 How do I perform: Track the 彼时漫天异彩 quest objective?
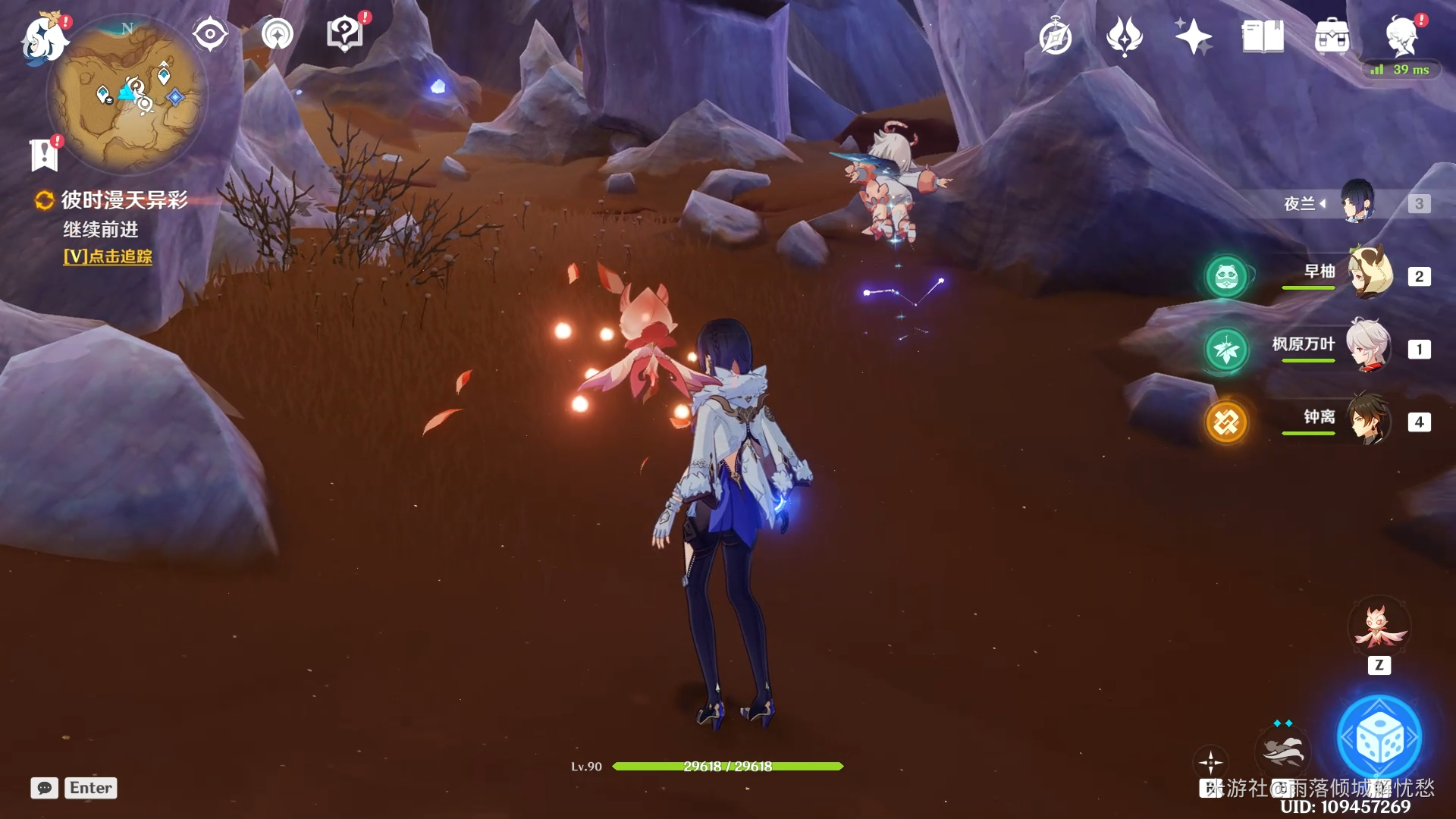[108, 257]
